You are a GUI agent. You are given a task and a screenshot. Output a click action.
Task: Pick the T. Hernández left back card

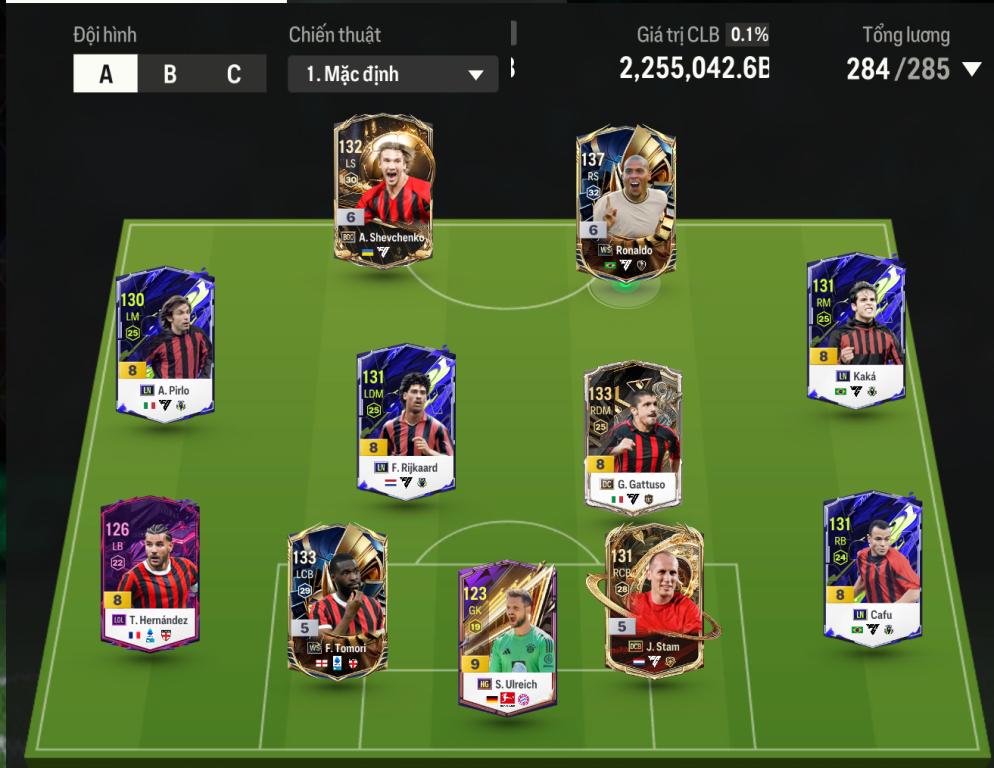(150, 572)
